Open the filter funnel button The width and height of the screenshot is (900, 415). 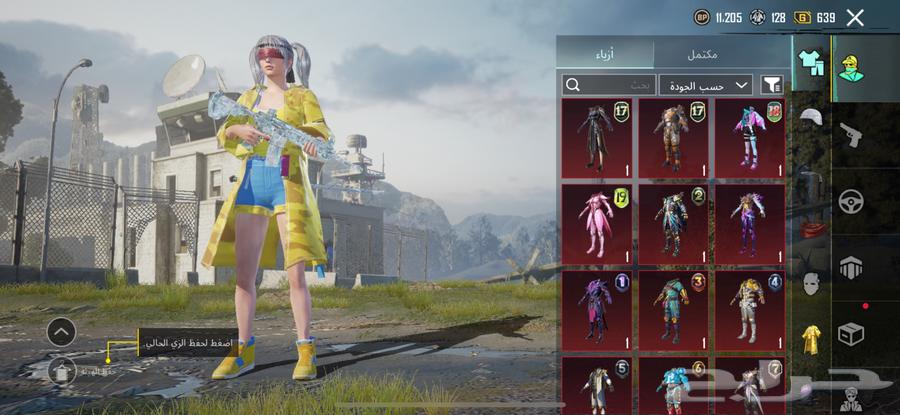point(772,85)
